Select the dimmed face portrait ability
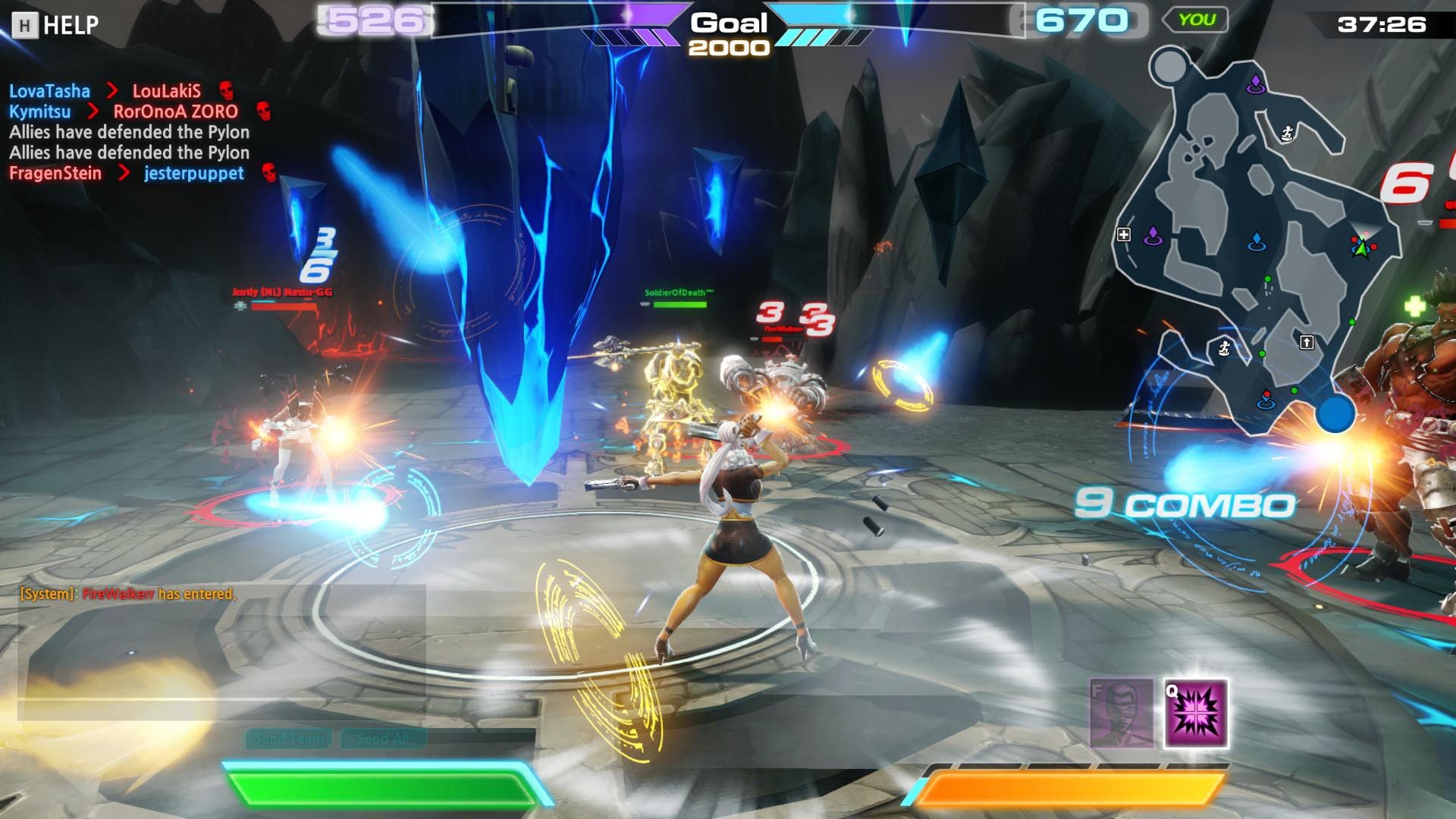This screenshot has width=1456, height=819. [1121, 714]
